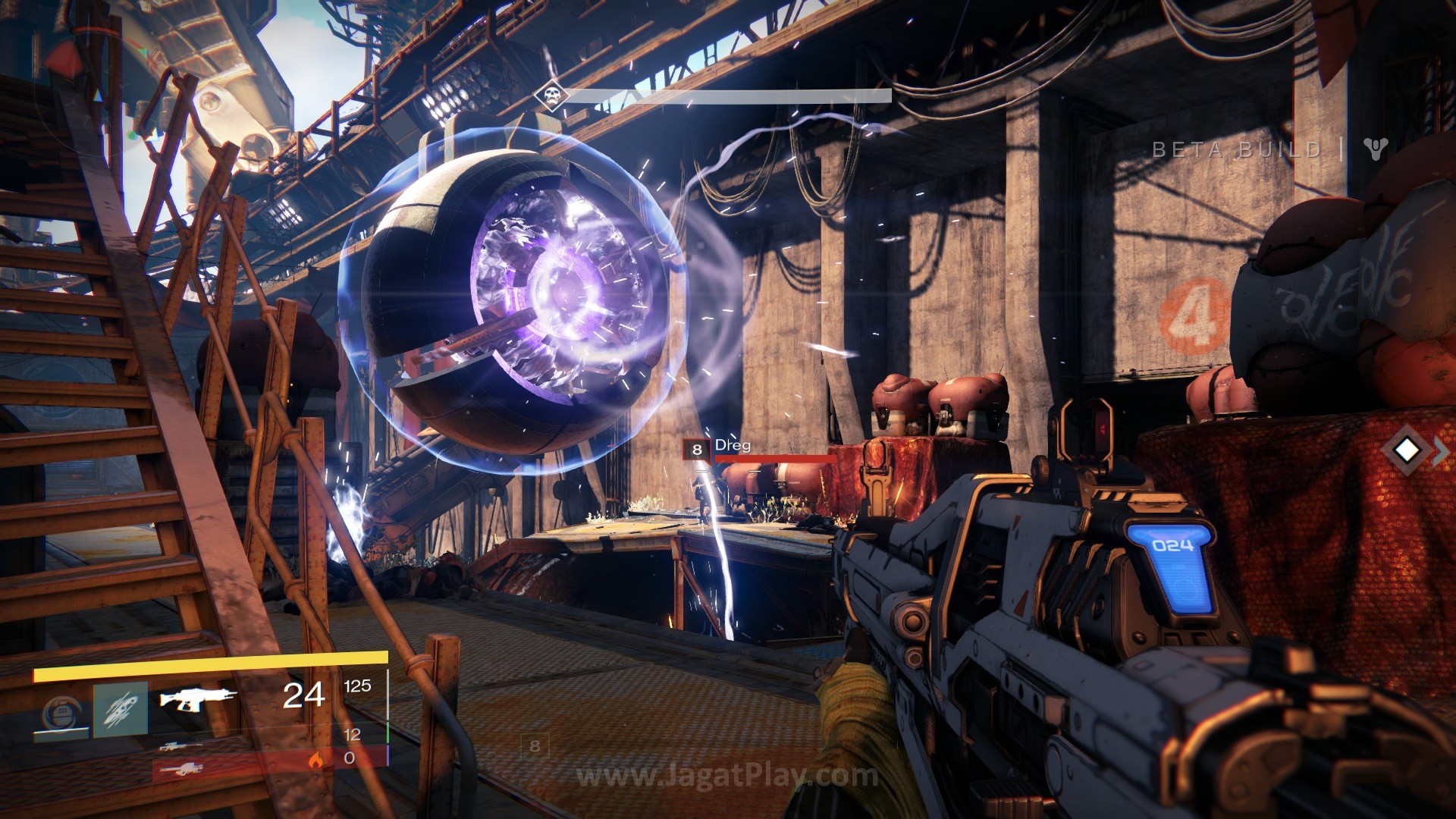Select the white diamond objective waypoint marker
Viewport: 1456px width, 819px height.
(1407, 450)
